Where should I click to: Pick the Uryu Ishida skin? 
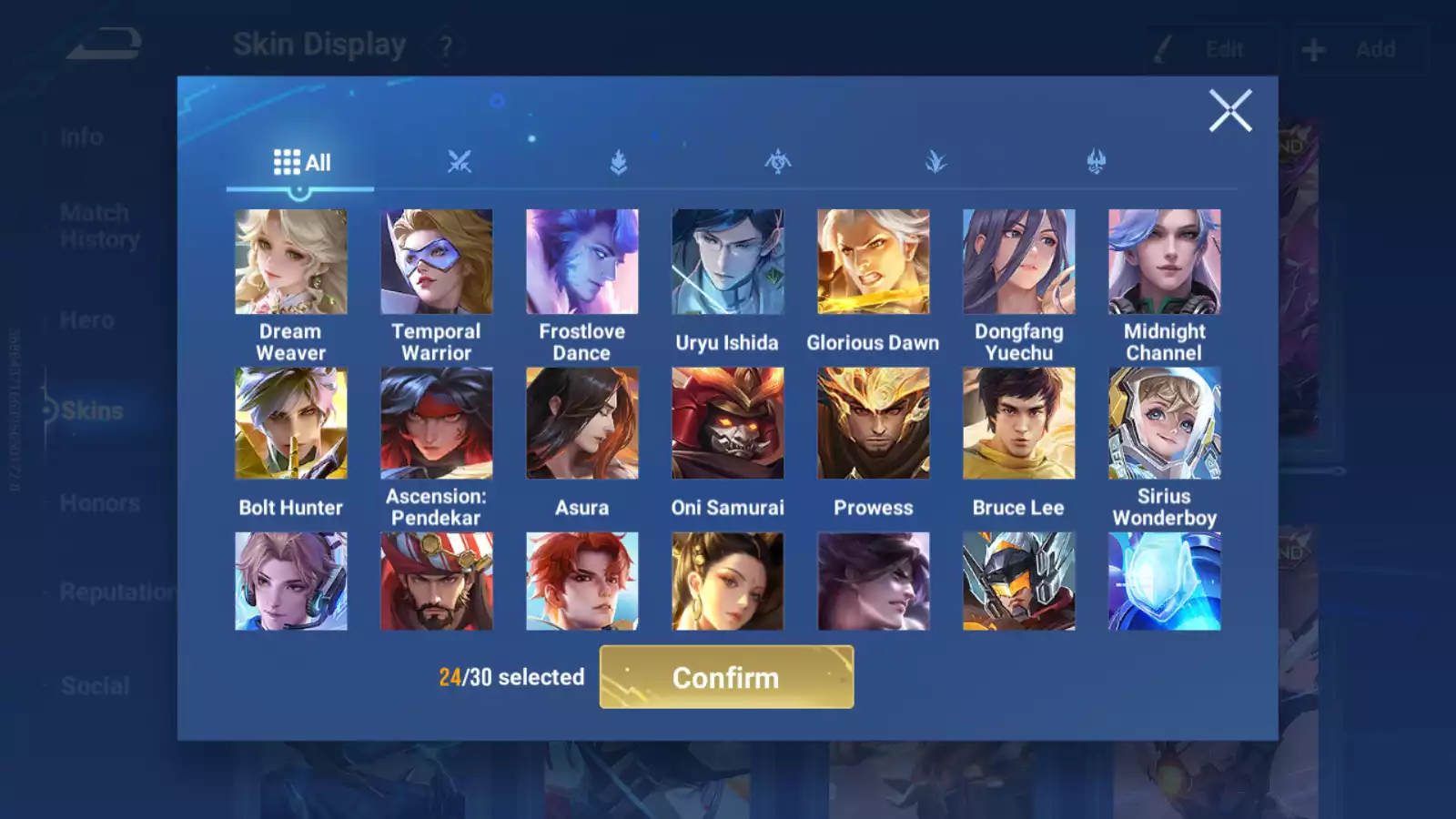click(x=728, y=261)
